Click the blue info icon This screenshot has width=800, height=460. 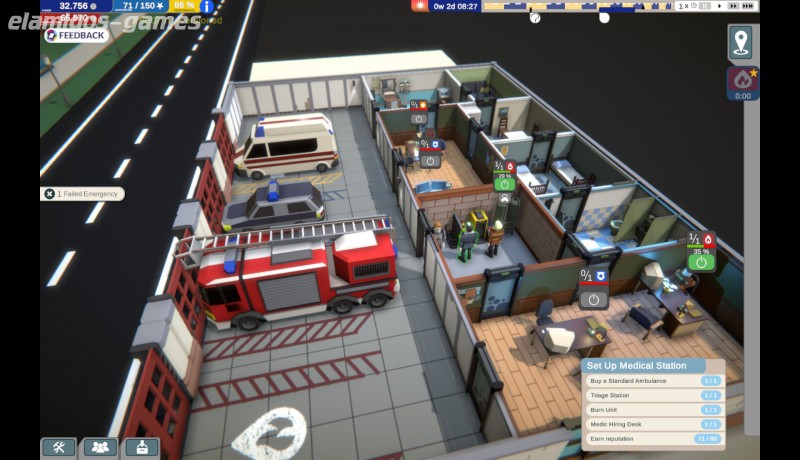[207, 6]
